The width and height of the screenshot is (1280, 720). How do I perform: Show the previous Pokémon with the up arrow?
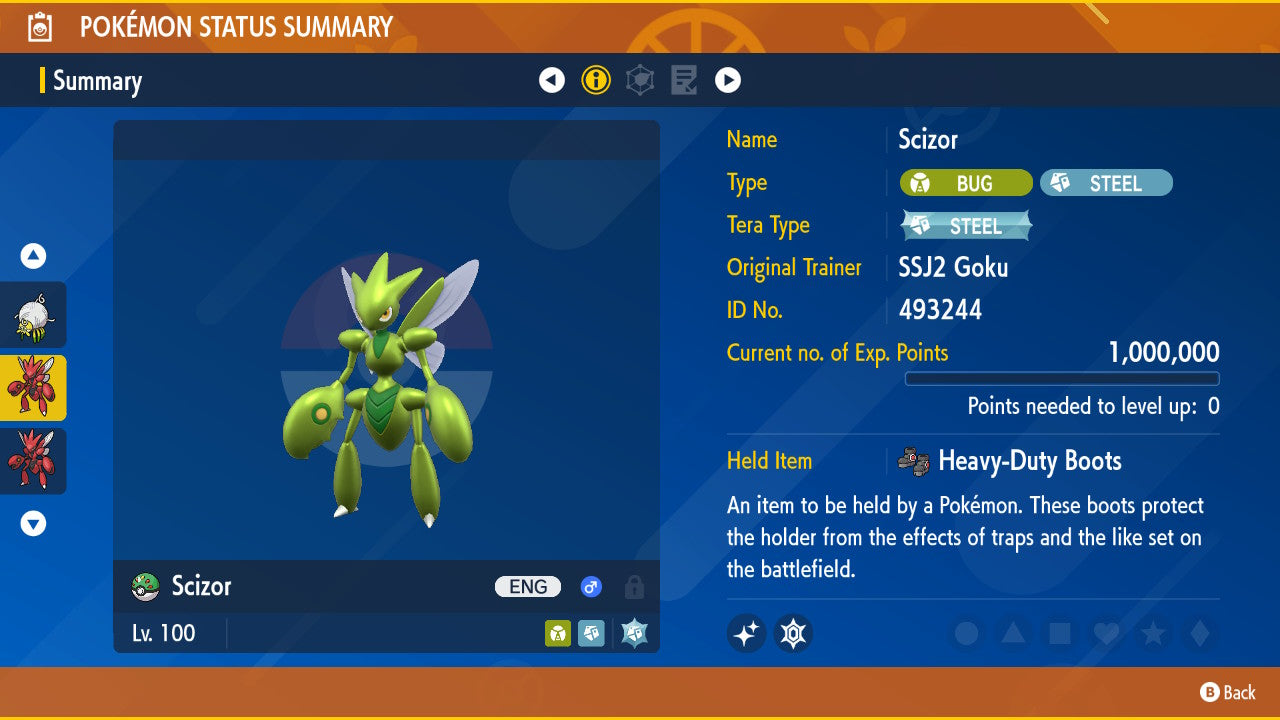click(33, 257)
